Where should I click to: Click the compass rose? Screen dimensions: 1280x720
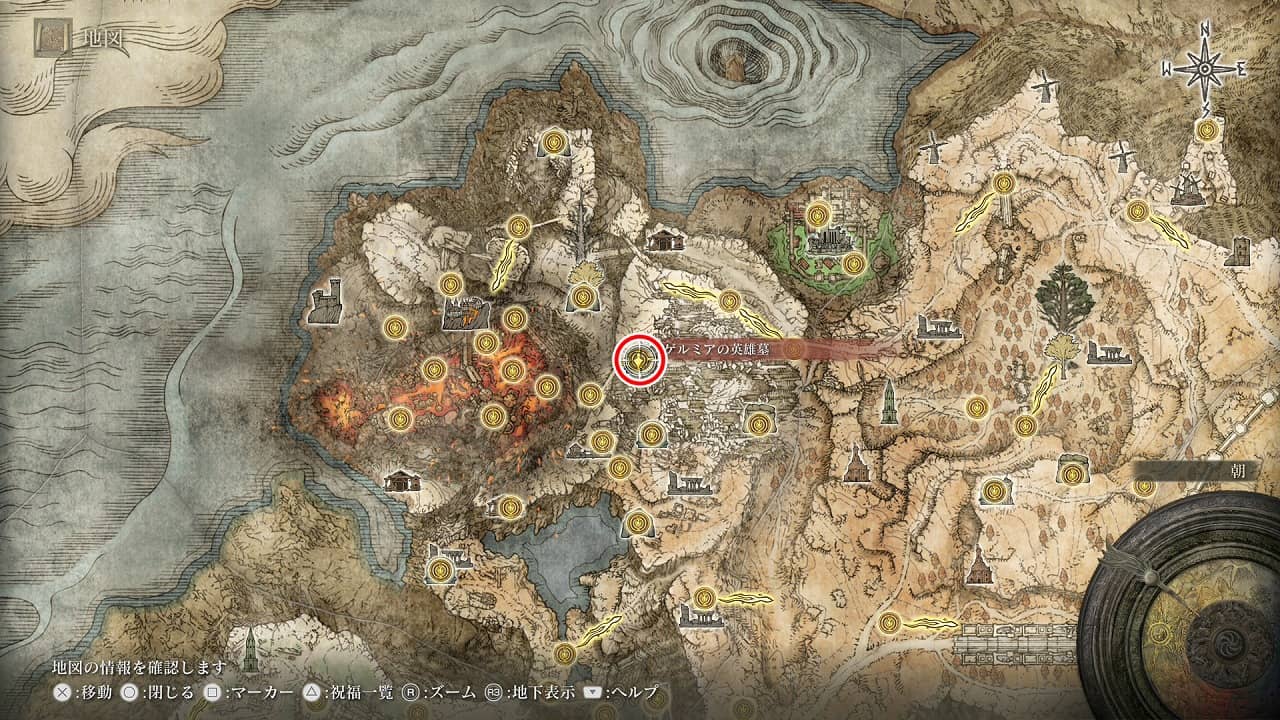(1206, 68)
